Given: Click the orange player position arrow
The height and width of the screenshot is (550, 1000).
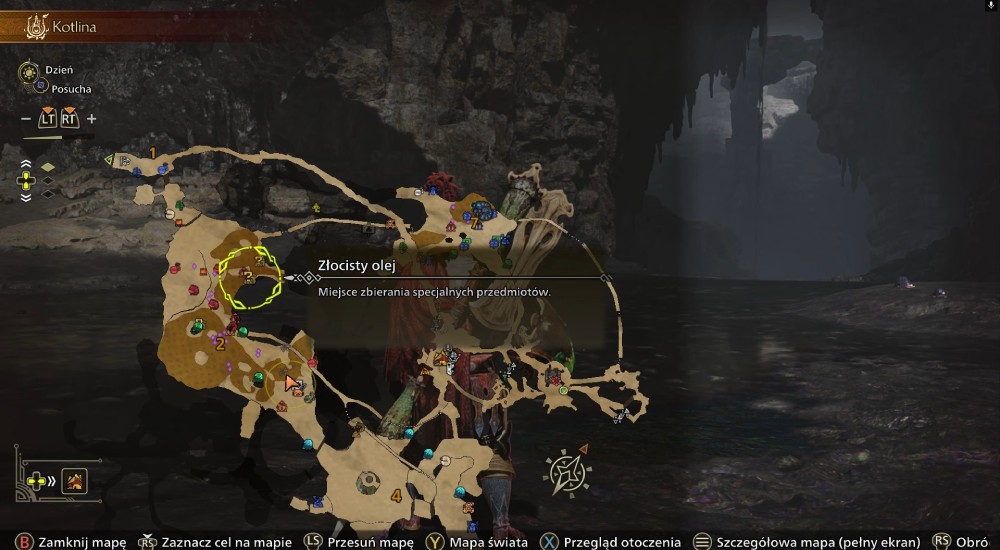Looking at the screenshot, I should tap(292, 381).
